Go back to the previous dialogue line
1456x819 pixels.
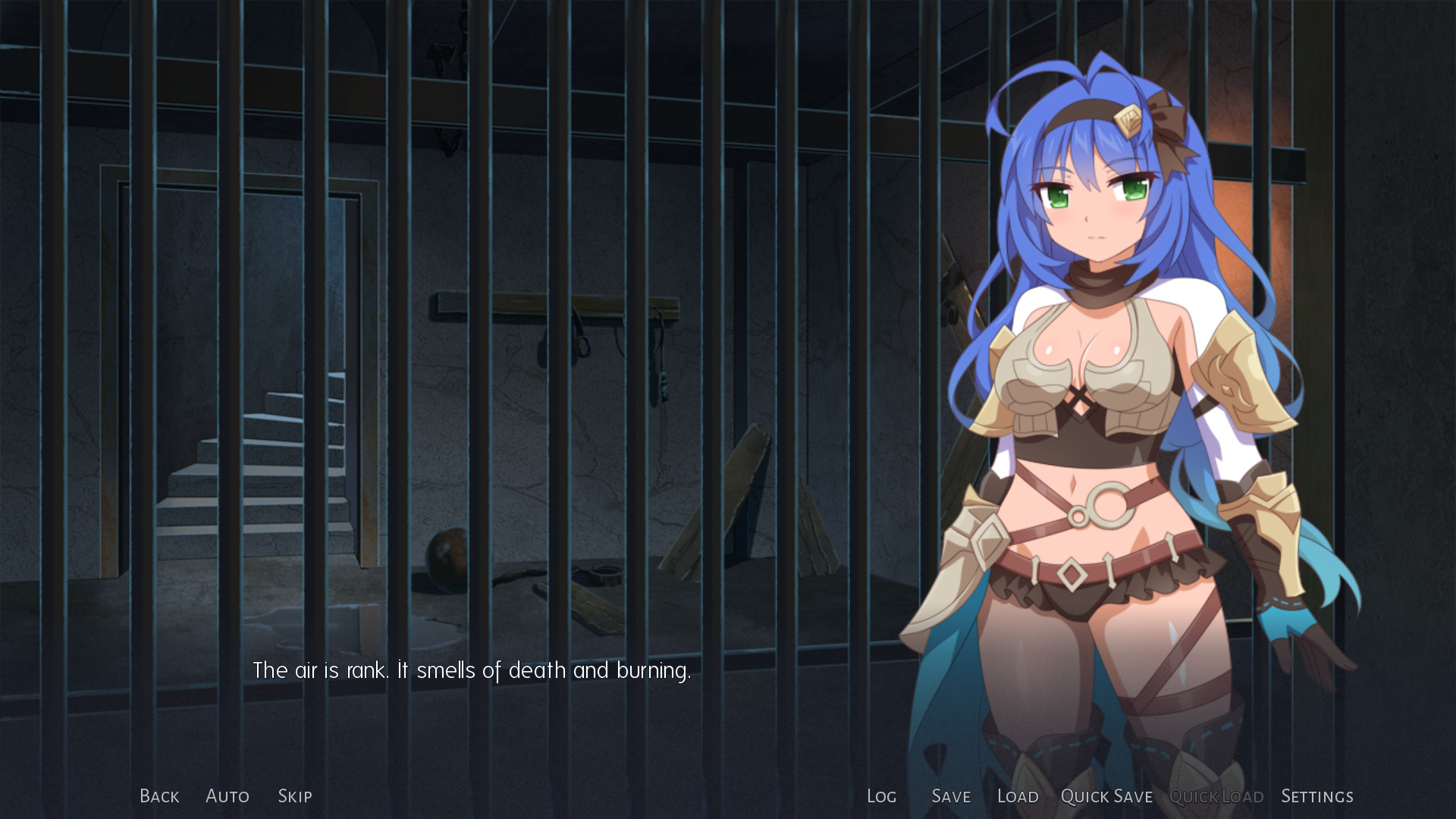click(159, 796)
